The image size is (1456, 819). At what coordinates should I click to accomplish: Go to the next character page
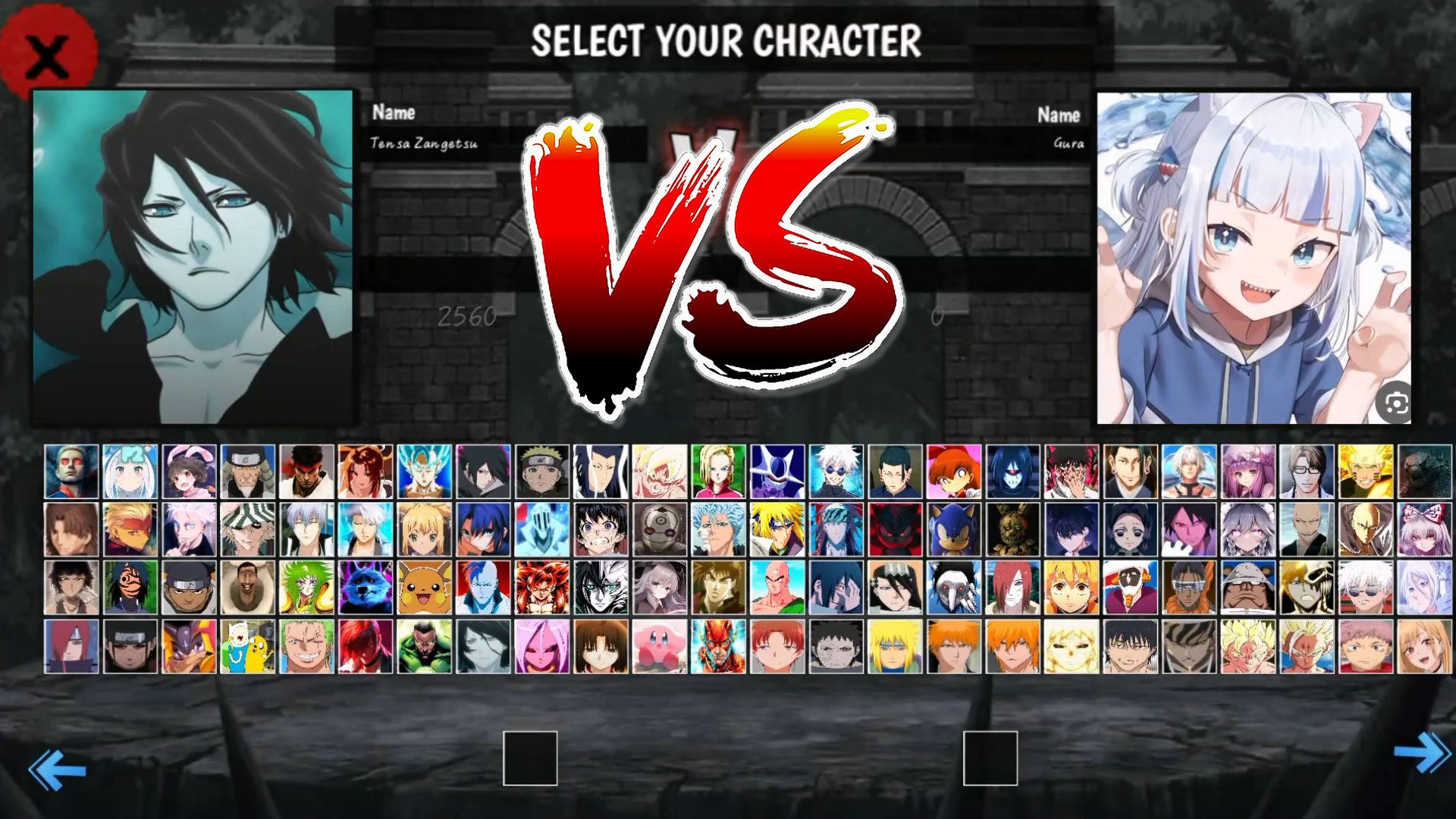pyautogui.click(x=1423, y=753)
